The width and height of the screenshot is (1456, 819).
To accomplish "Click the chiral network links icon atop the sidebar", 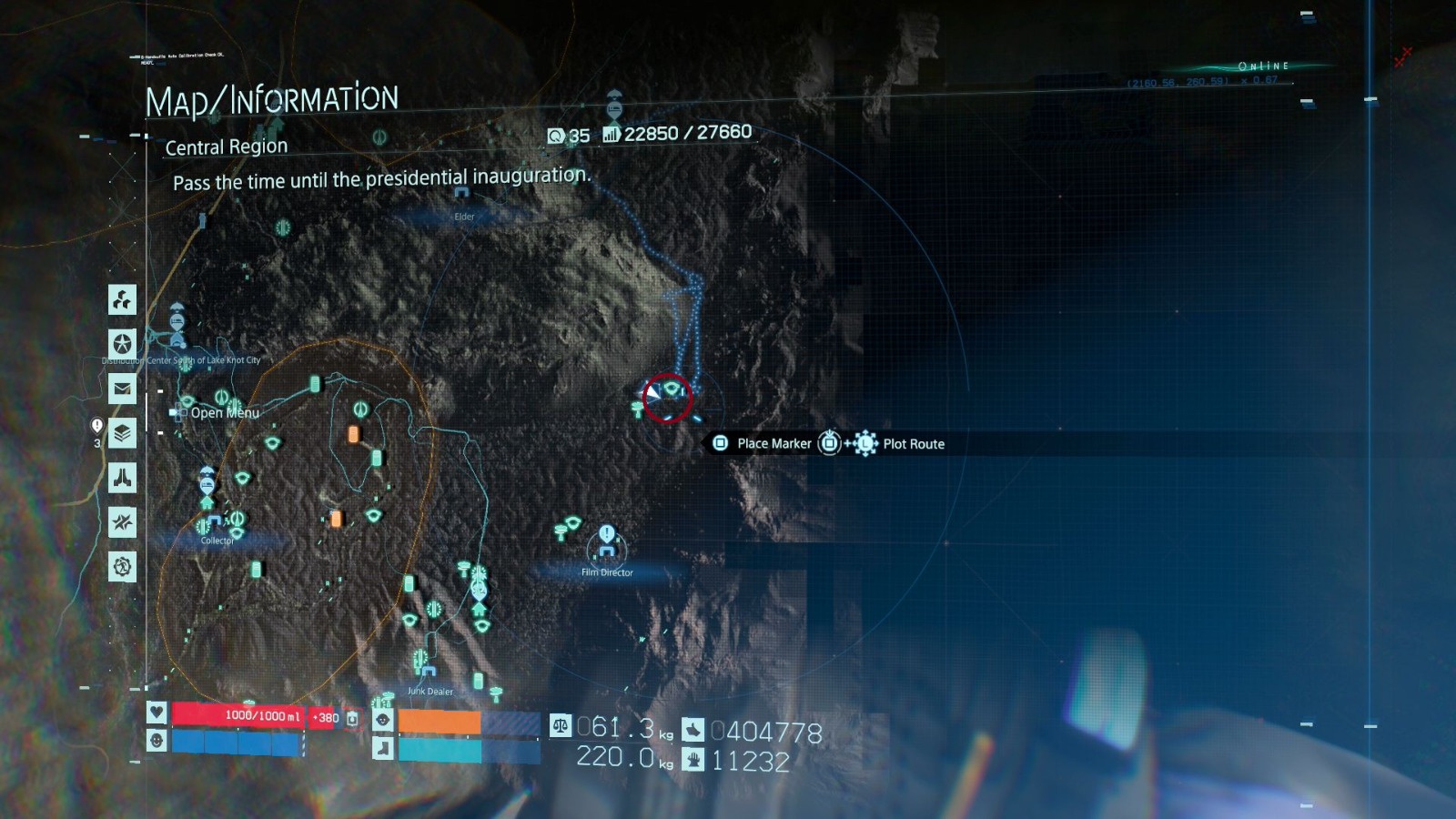I will (121, 300).
